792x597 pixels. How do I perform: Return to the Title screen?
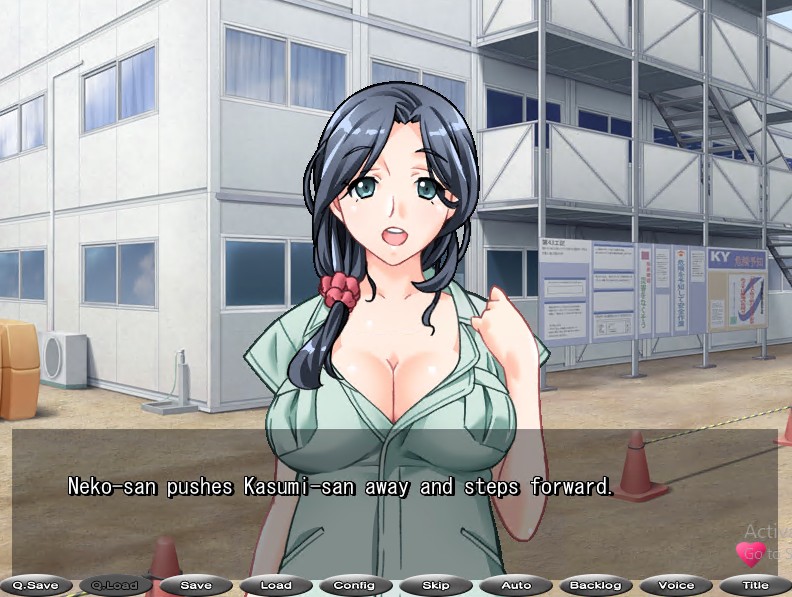(755, 585)
